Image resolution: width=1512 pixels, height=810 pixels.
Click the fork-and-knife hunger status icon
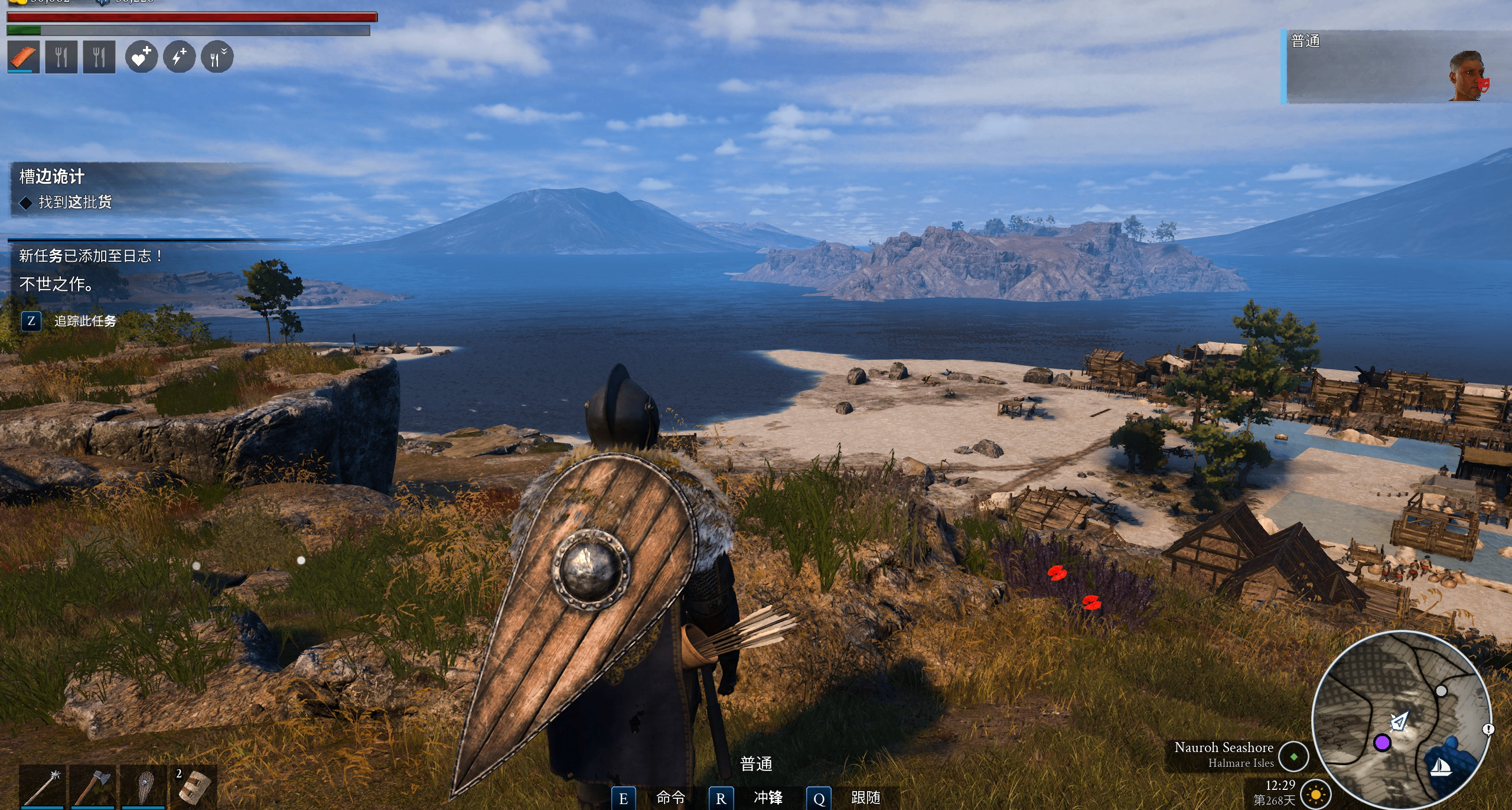tap(217, 57)
